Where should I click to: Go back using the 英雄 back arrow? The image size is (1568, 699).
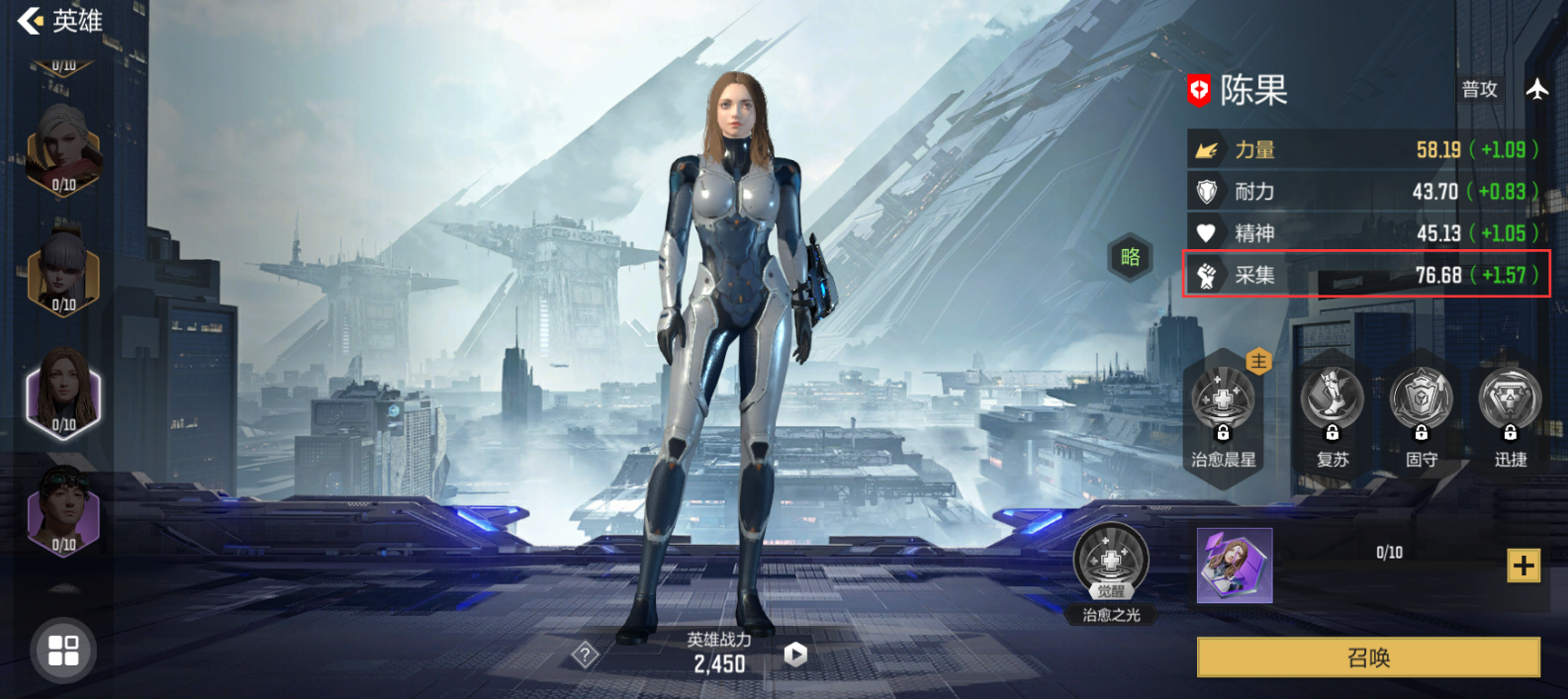pos(32,20)
